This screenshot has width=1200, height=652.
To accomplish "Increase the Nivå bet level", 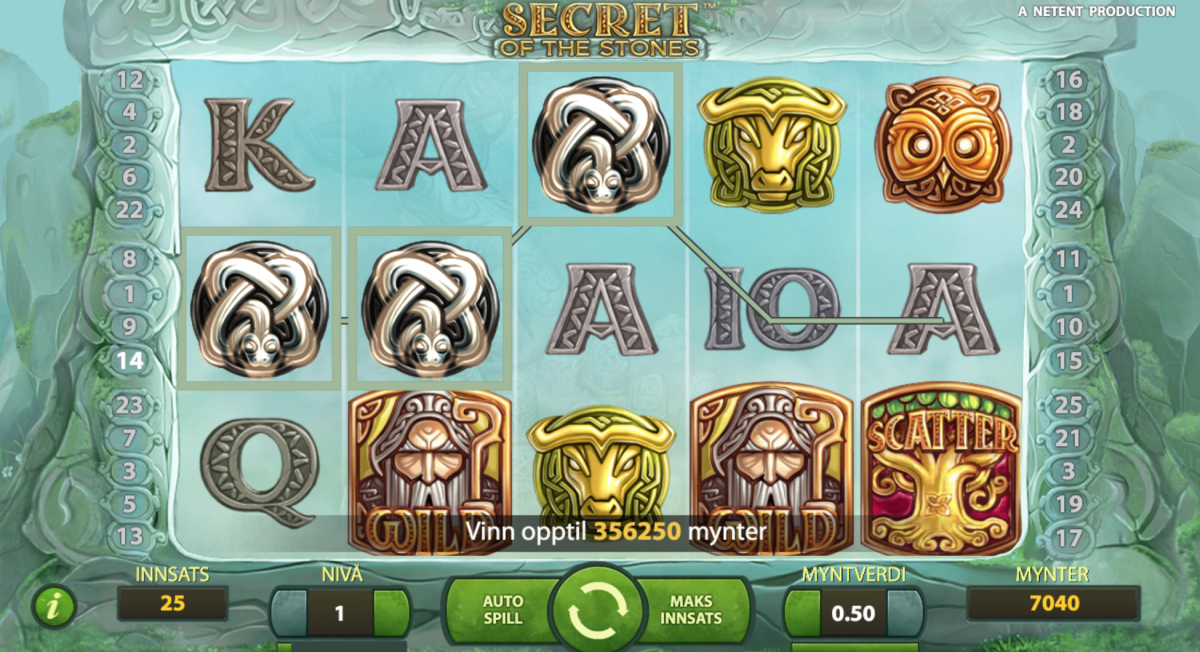I will click(x=391, y=612).
